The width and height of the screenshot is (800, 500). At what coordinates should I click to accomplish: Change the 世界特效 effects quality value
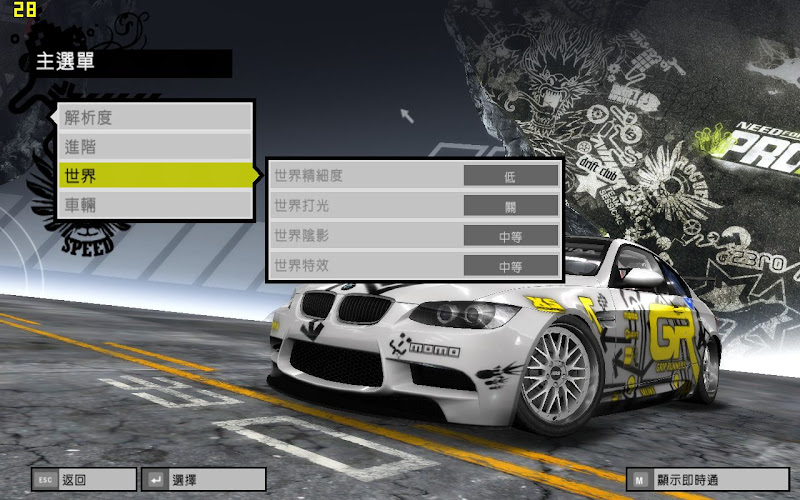(x=510, y=266)
